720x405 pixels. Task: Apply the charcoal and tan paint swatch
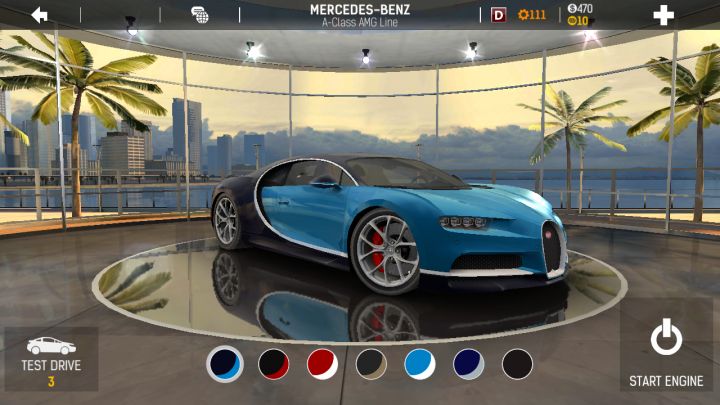(371, 364)
